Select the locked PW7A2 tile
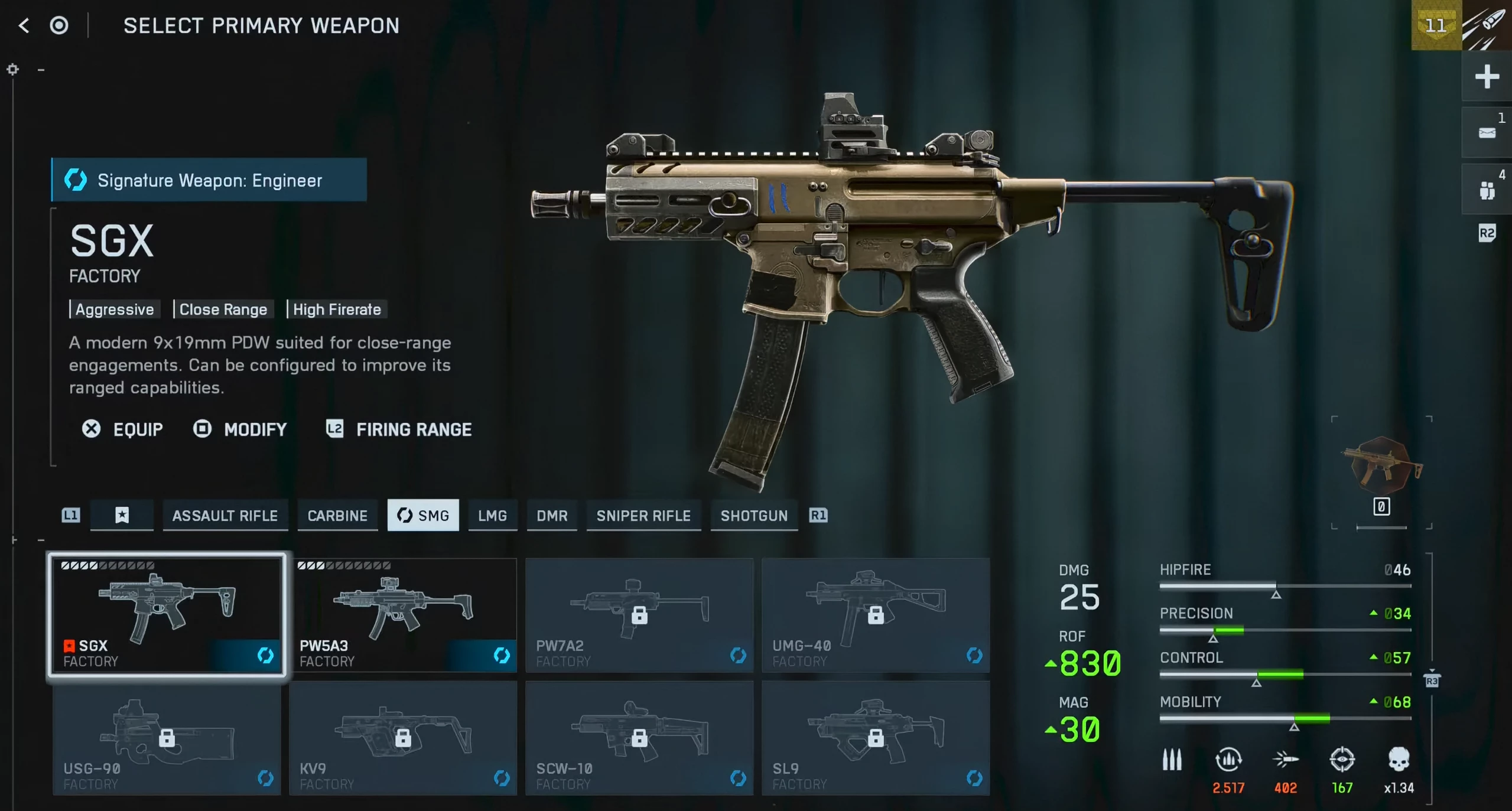This screenshot has height=811, width=1512. pyautogui.click(x=639, y=615)
